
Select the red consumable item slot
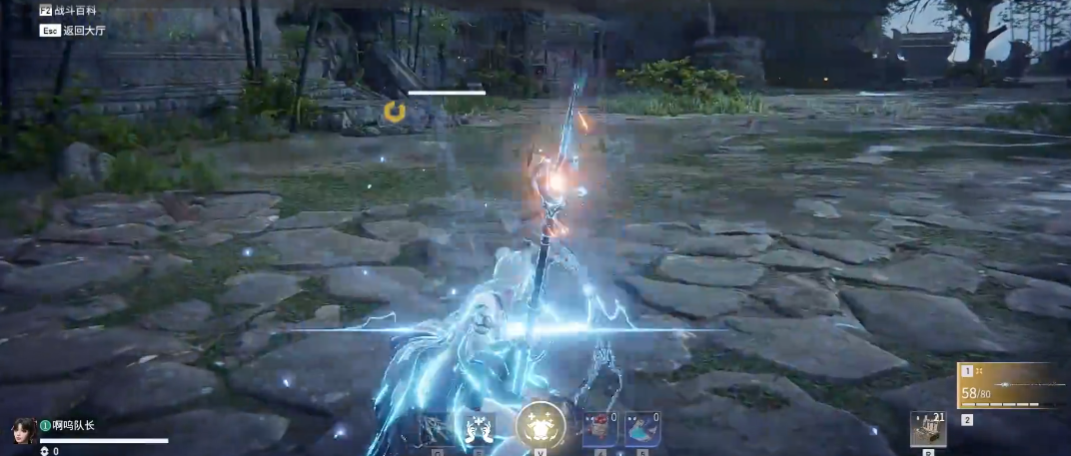coord(598,429)
